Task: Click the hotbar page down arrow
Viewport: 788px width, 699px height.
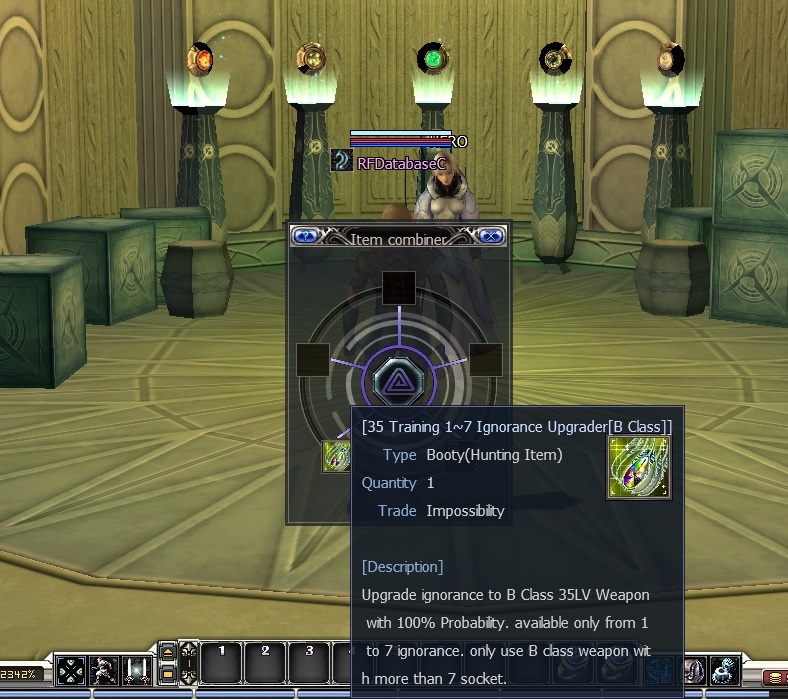Action: pos(168,675)
